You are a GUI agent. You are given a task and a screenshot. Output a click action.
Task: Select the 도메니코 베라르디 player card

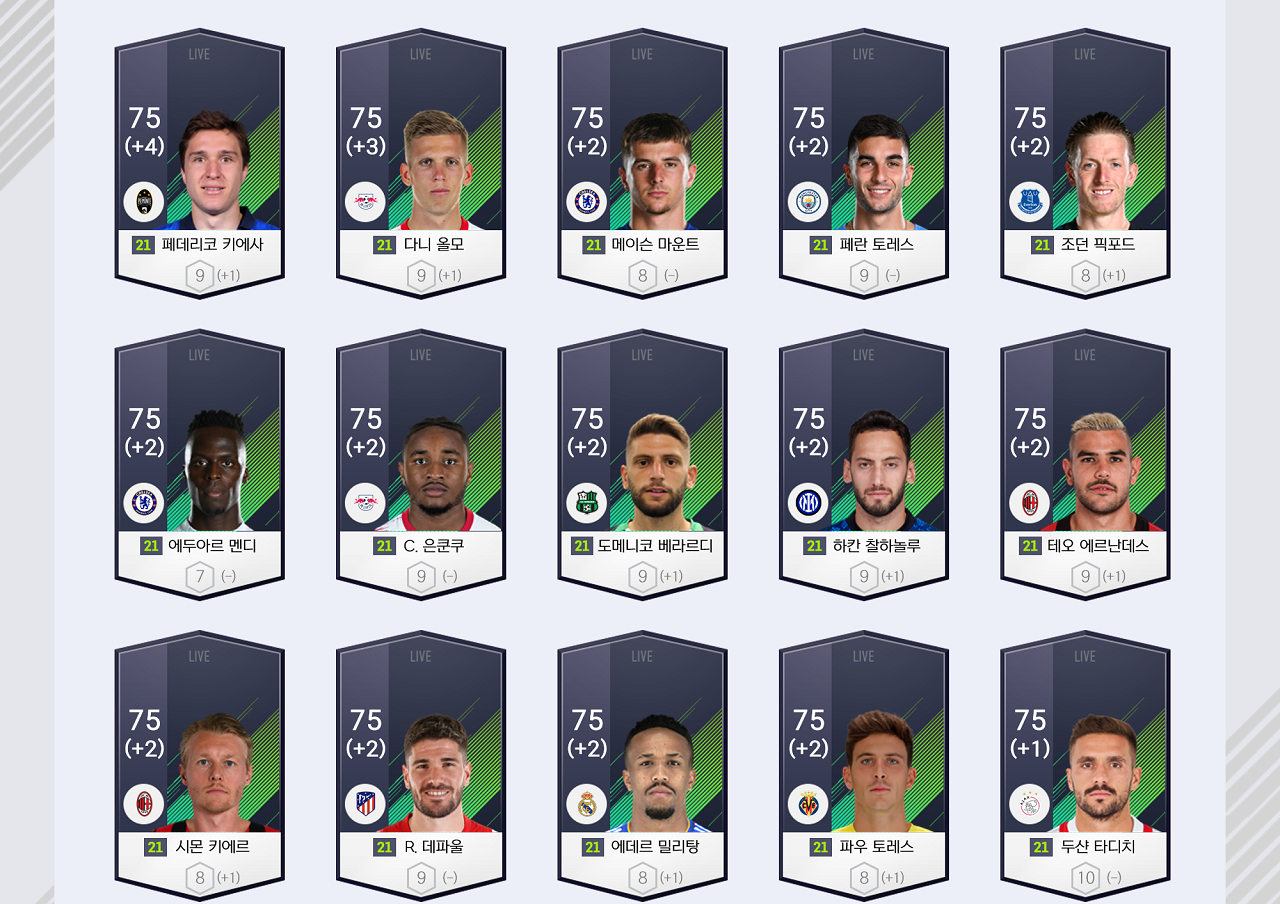pos(642,466)
